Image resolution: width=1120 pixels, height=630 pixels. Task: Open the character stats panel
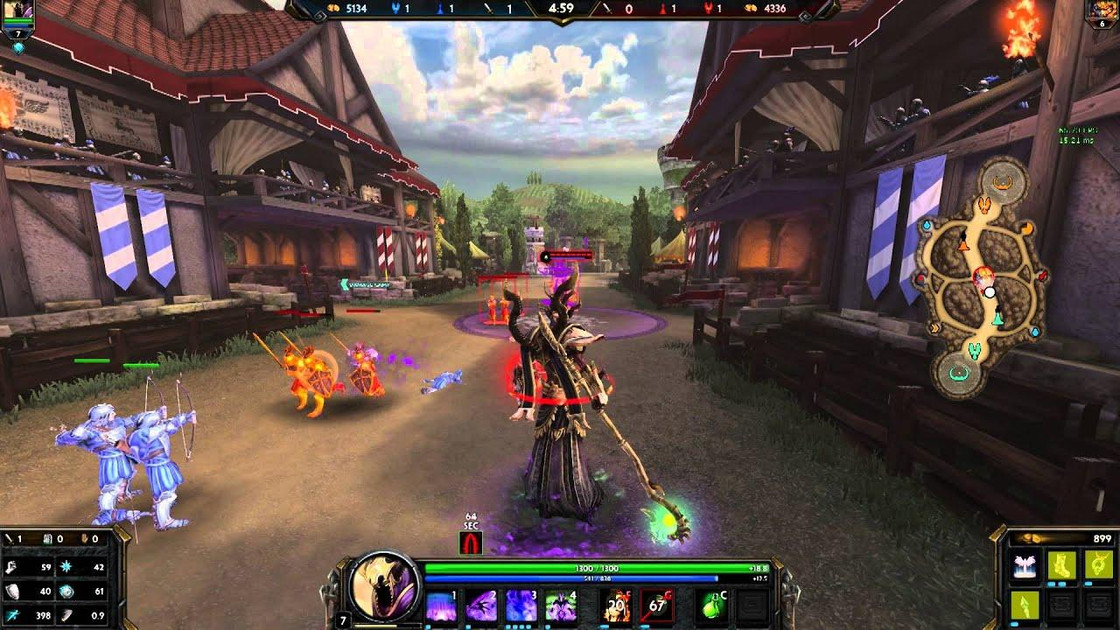tap(58, 580)
